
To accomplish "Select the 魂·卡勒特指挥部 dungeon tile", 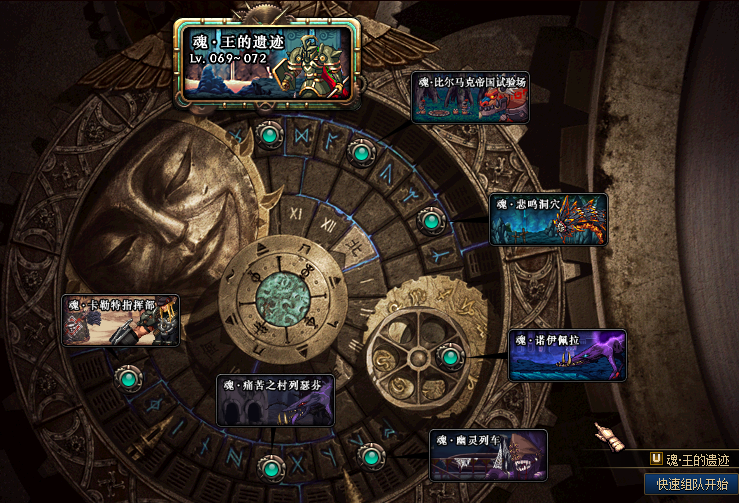I will pyautogui.click(x=121, y=320).
